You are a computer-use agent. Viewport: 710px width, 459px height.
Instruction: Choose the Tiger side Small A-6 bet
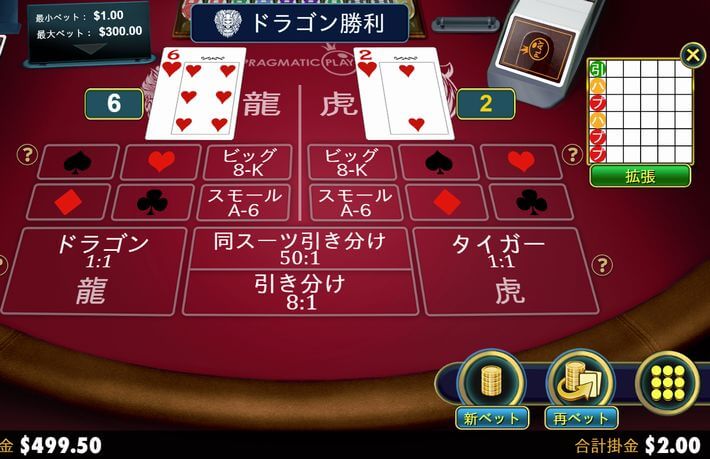(355, 202)
